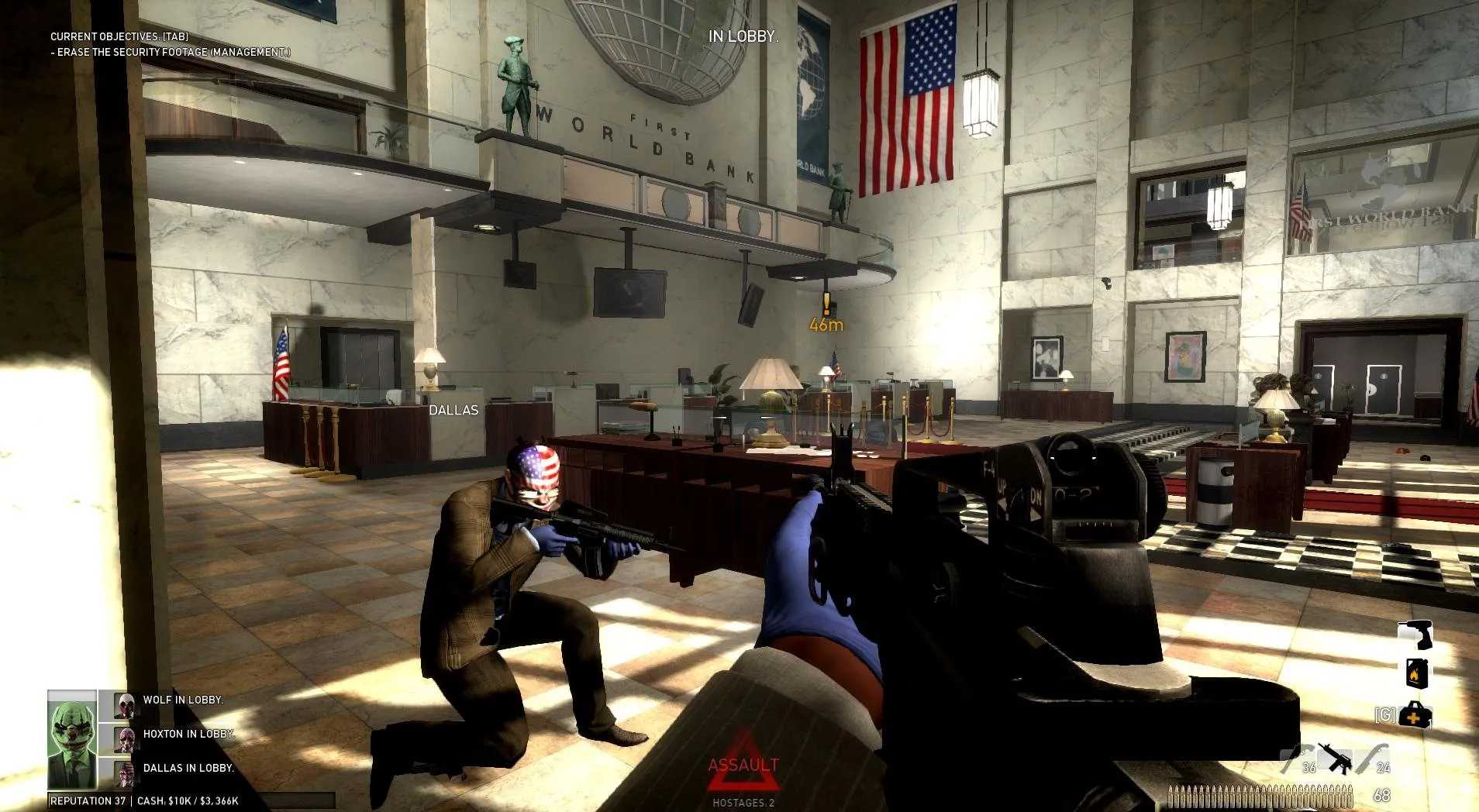Click Wolf's green clown portrait
The image size is (1479, 812).
tap(71, 738)
